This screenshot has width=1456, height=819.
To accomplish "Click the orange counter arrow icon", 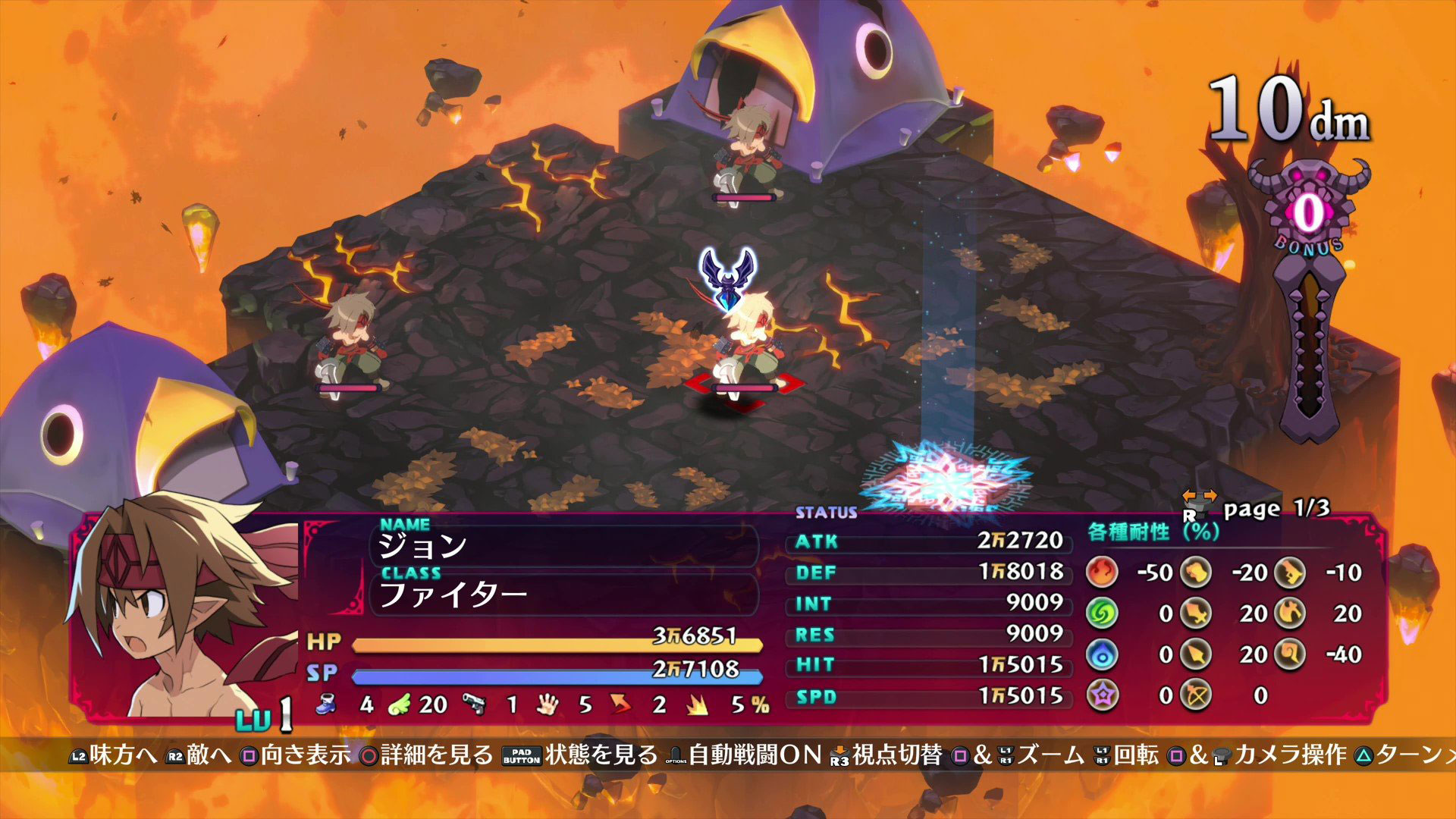I will click(x=621, y=704).
